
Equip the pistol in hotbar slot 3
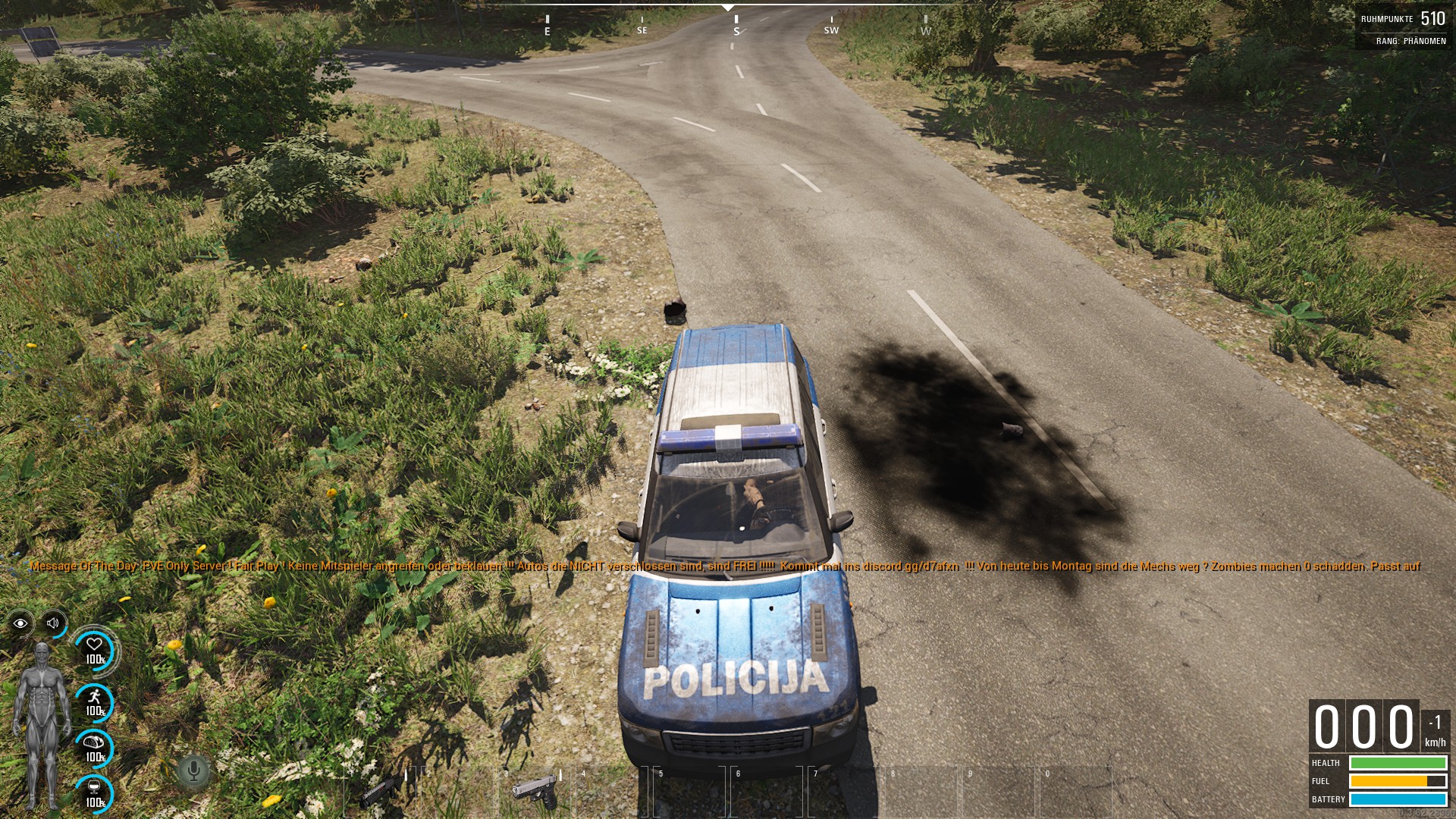(535, 791)
